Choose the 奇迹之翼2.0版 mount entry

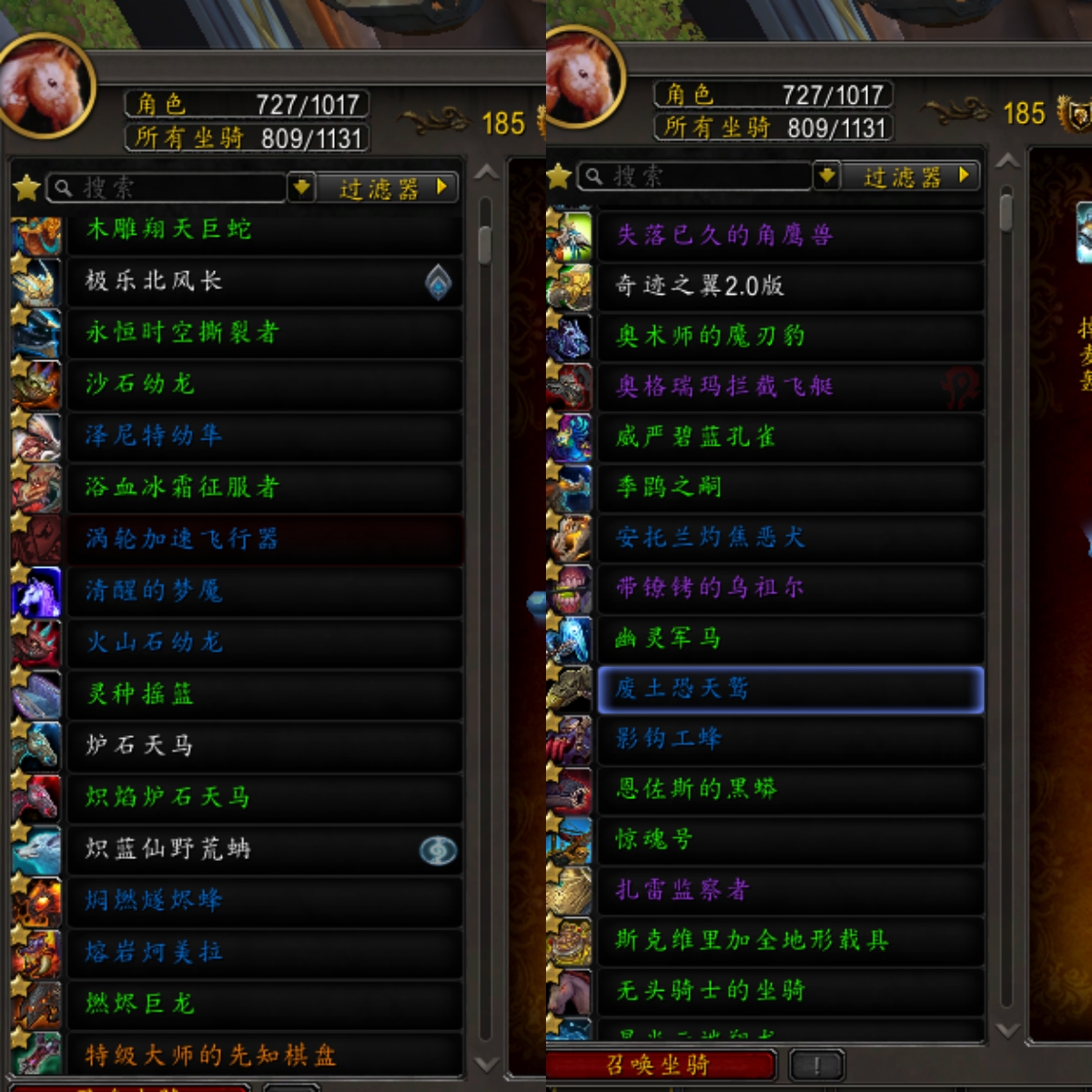[790, 286]
